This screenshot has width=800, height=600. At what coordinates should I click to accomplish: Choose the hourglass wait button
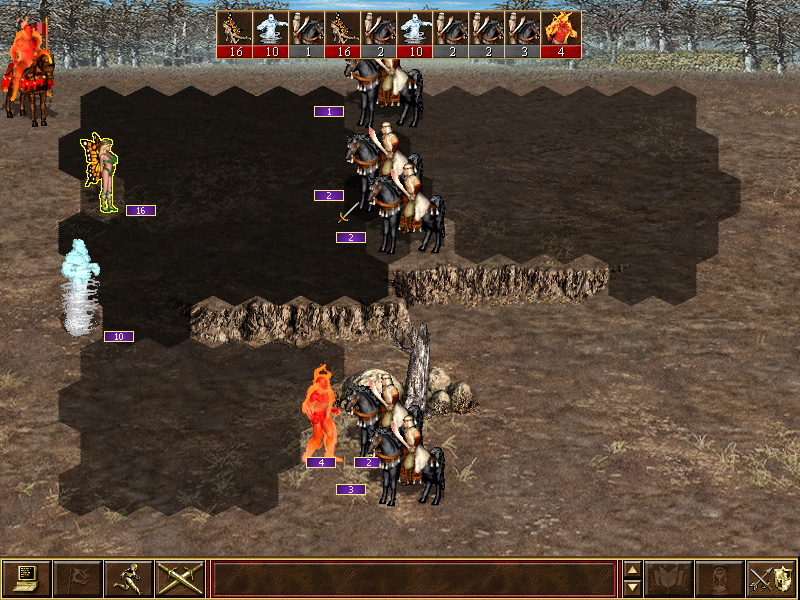tap(720, 579)
